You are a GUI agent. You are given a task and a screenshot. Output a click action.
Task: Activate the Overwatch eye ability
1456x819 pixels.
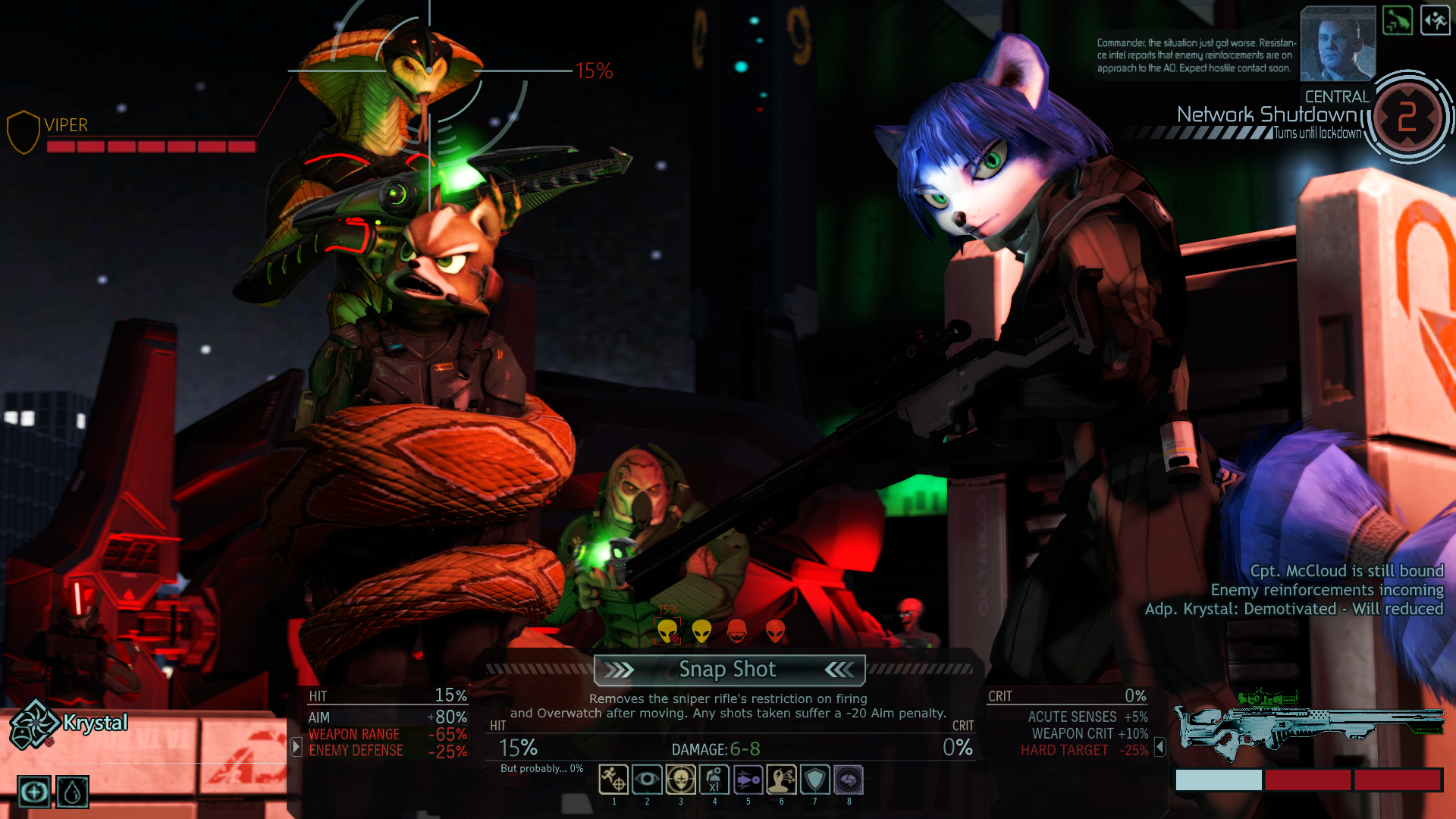pos(647,779)
